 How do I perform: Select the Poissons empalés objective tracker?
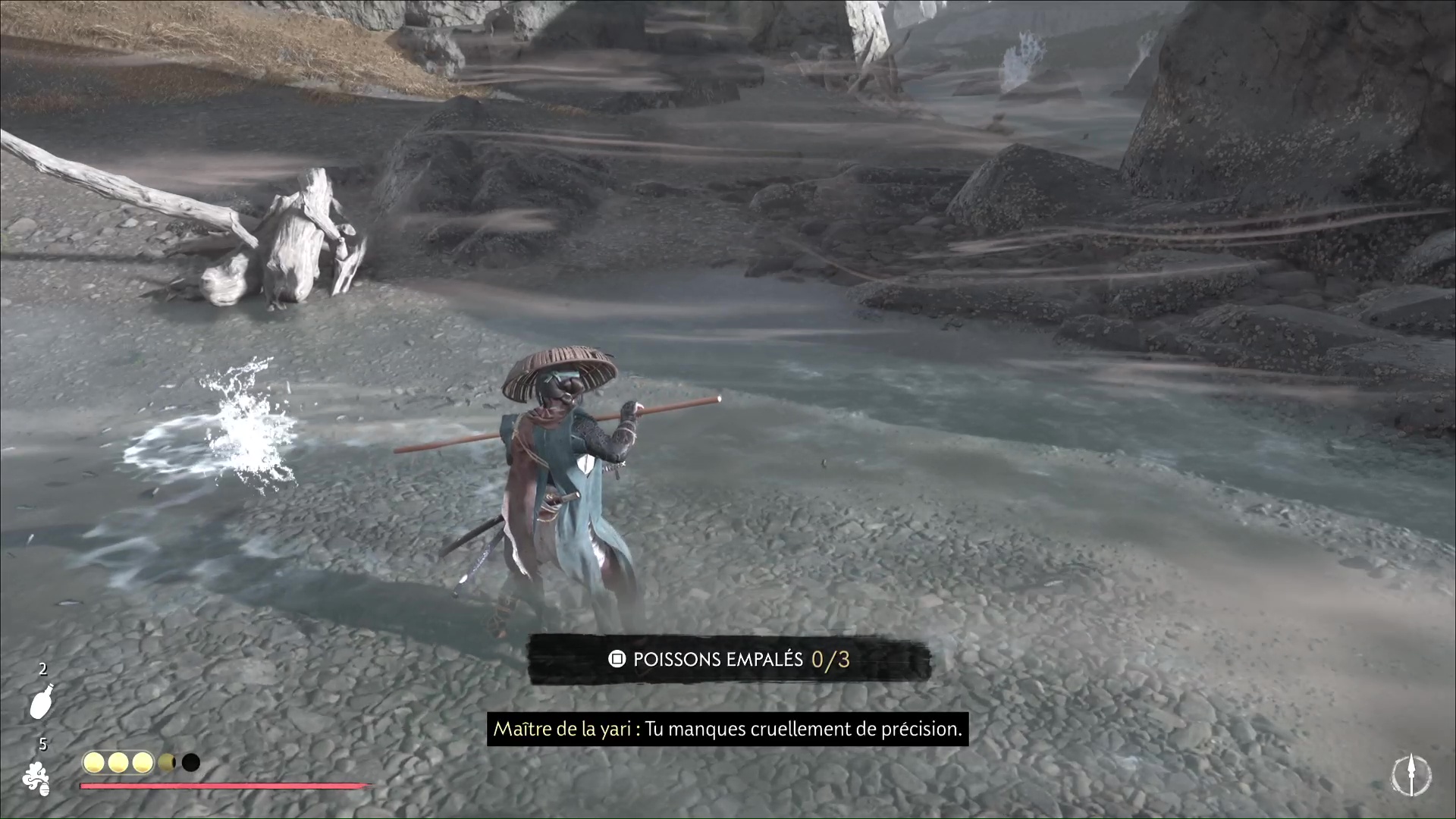tap(729, 660)
